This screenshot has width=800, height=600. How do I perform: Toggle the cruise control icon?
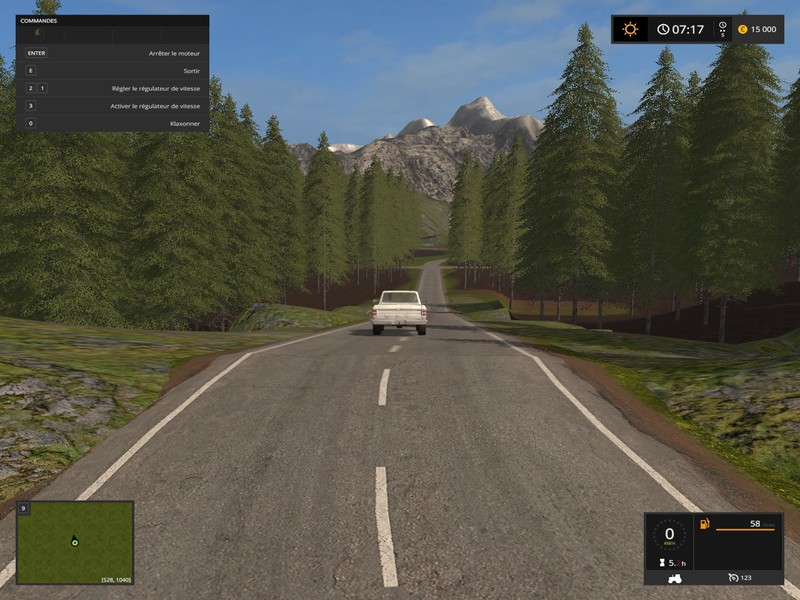[733, 577]
